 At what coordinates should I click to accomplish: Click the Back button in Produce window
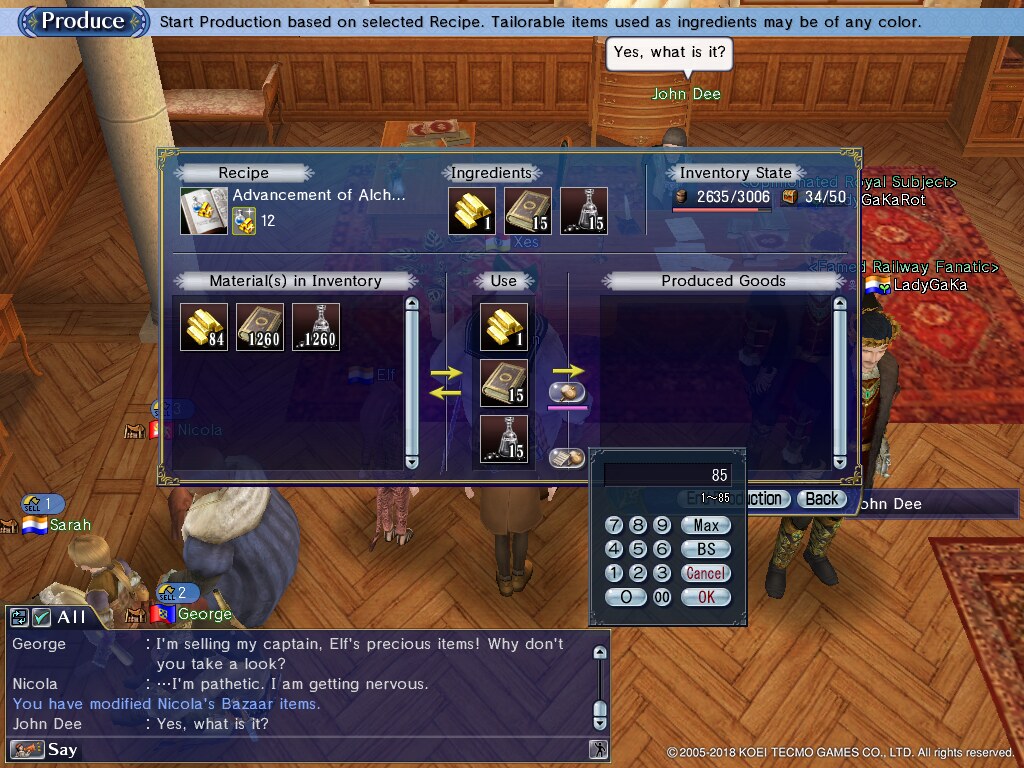tap(822, 499)
